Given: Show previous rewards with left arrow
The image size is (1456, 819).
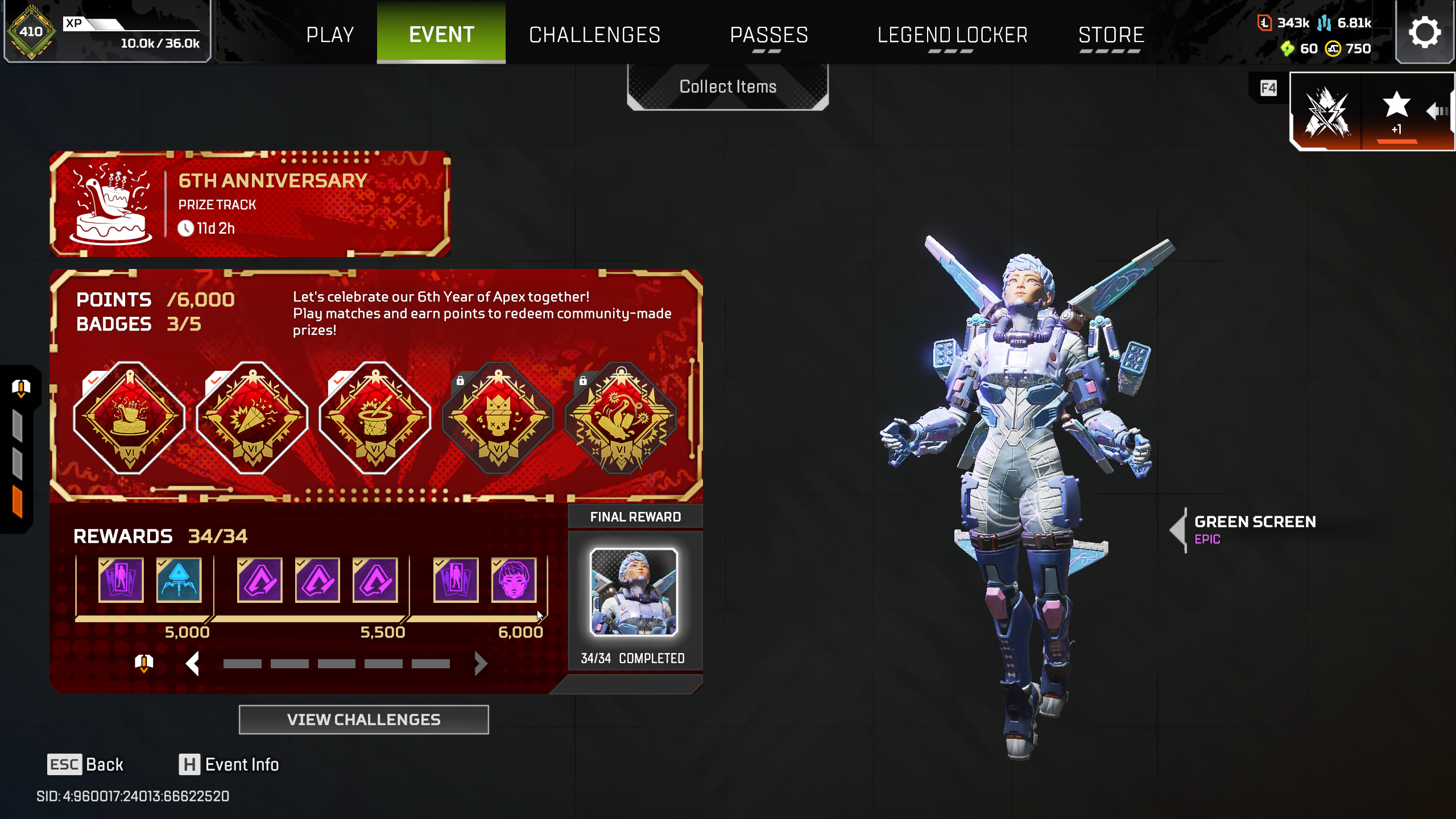Looking at the screenshot, I should 193,664.
